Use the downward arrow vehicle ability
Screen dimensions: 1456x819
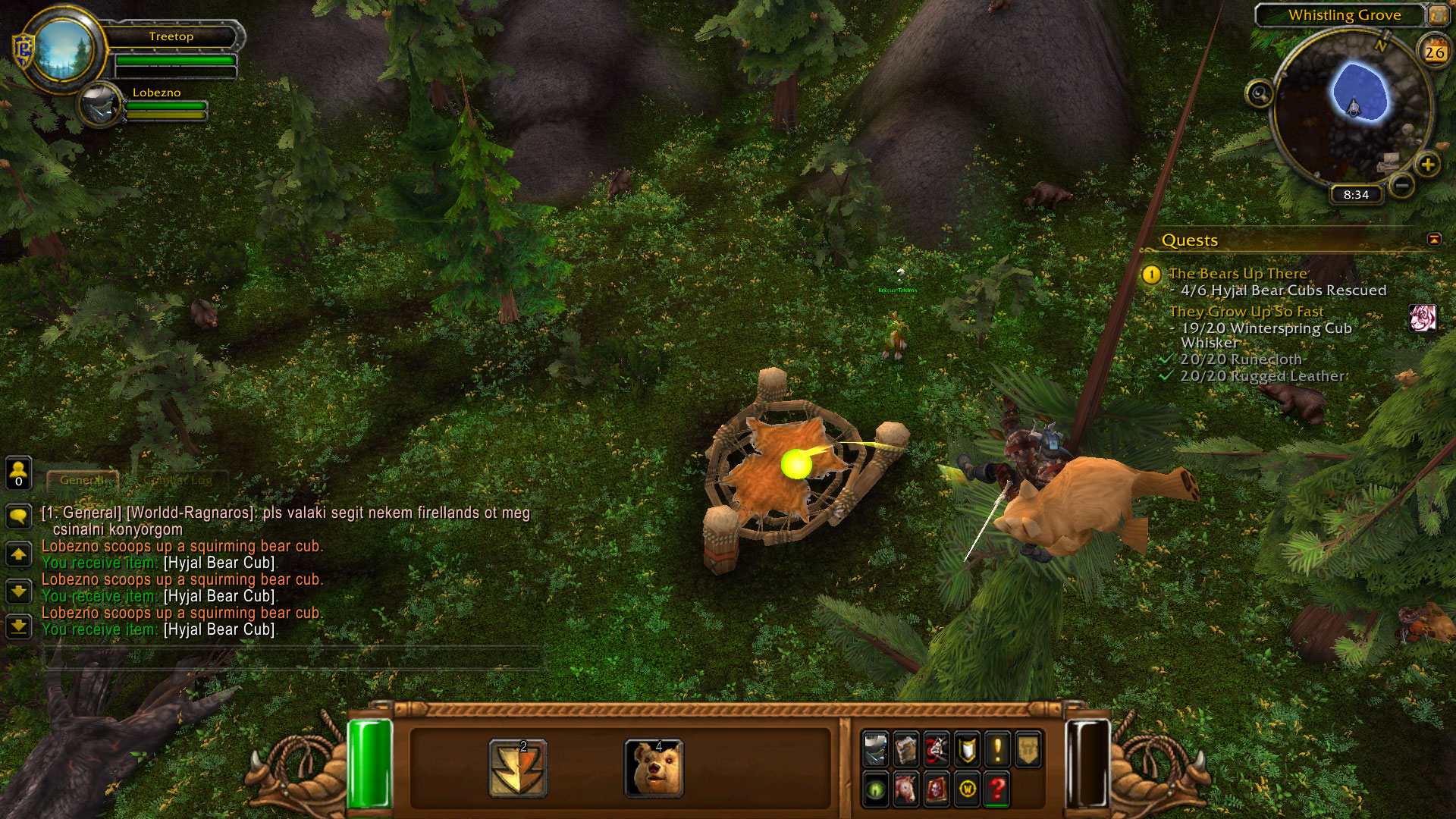tap(518, 768)
